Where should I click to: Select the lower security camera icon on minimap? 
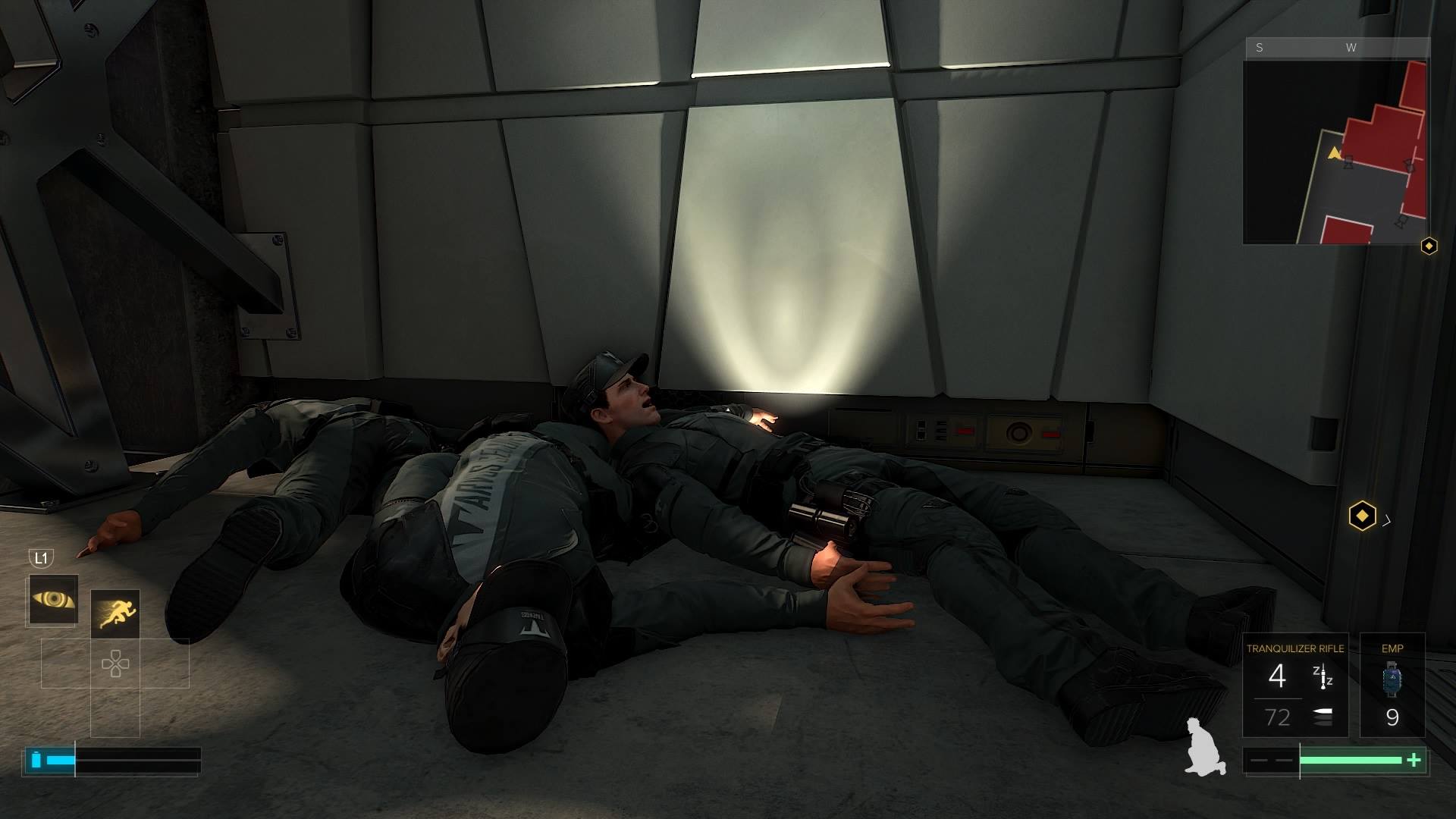(1399, 221)
